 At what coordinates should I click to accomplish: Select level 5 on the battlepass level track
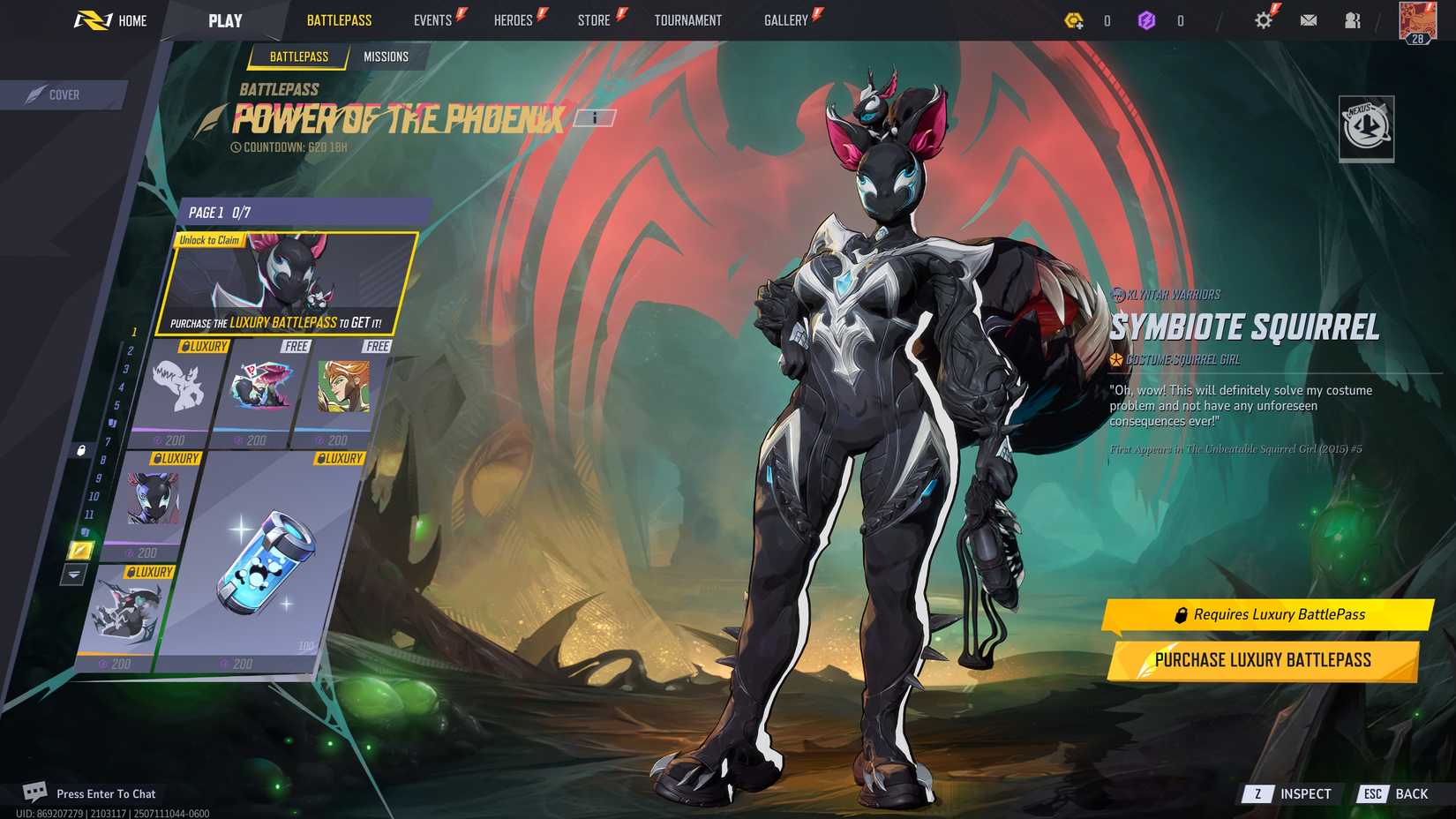point(116,407)
